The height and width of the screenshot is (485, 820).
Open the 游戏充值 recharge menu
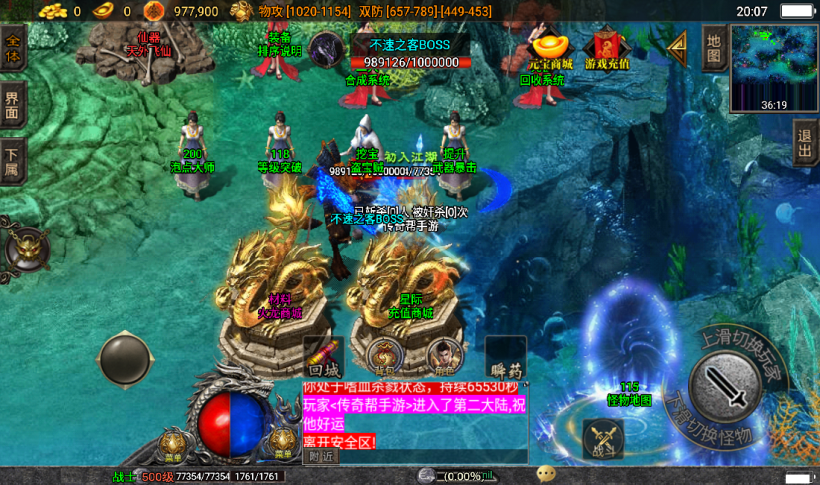pyautogui.click(x=607, y=52)
